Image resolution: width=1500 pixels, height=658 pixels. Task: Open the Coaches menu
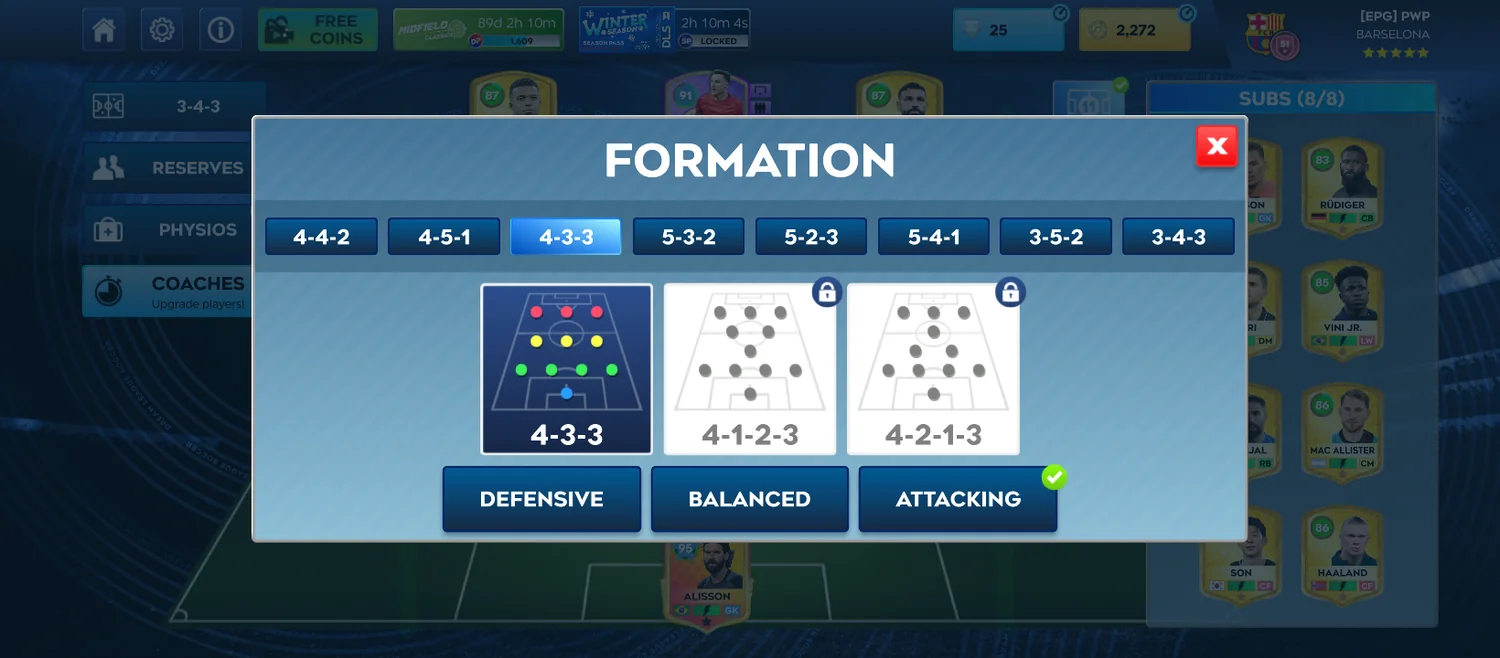click(170, 290)
